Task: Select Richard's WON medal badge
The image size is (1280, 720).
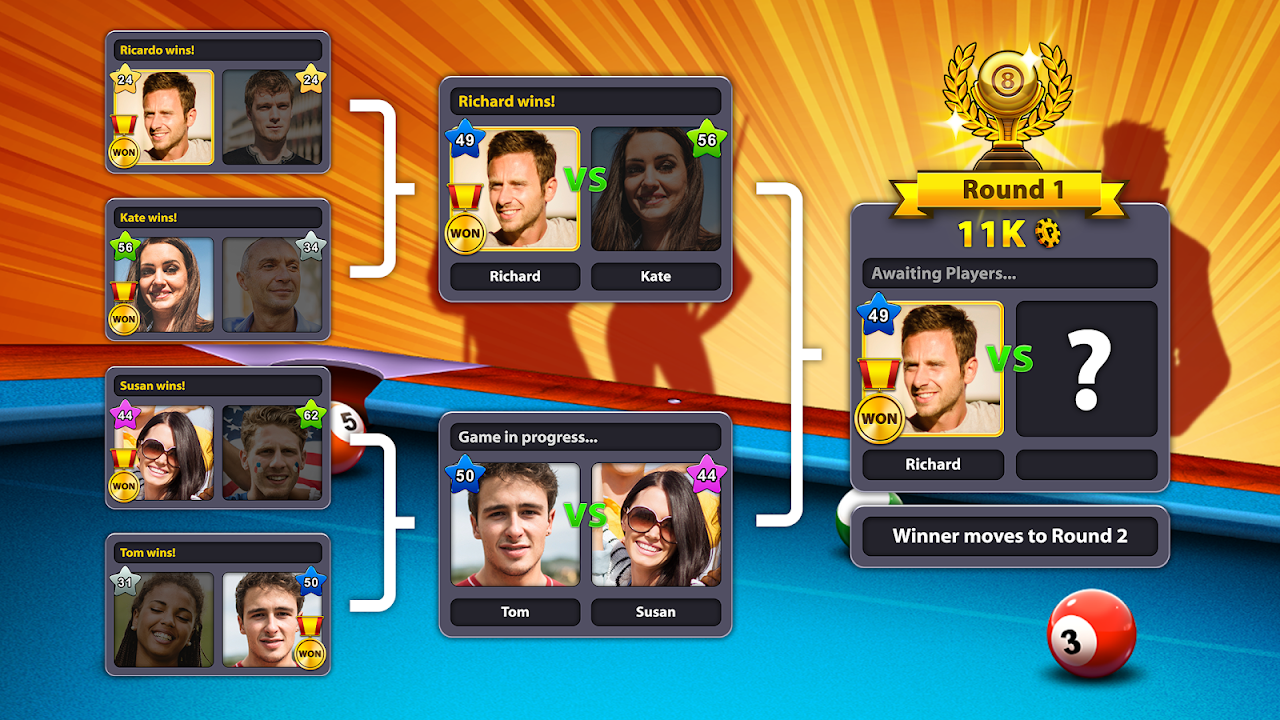Action: pyautogui.click(x=880, y=418)
